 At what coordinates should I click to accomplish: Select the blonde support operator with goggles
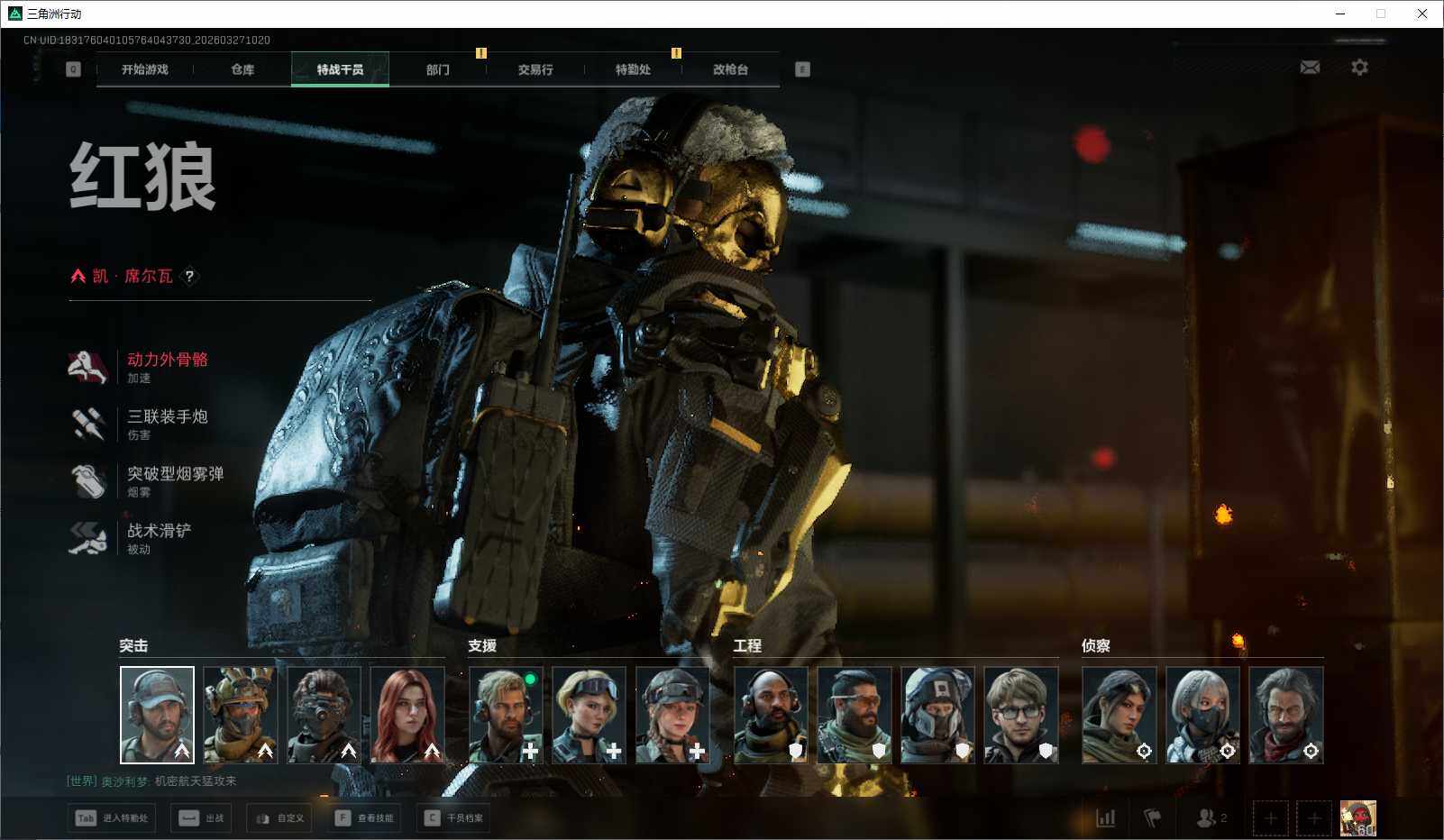(x=589, y=715)
